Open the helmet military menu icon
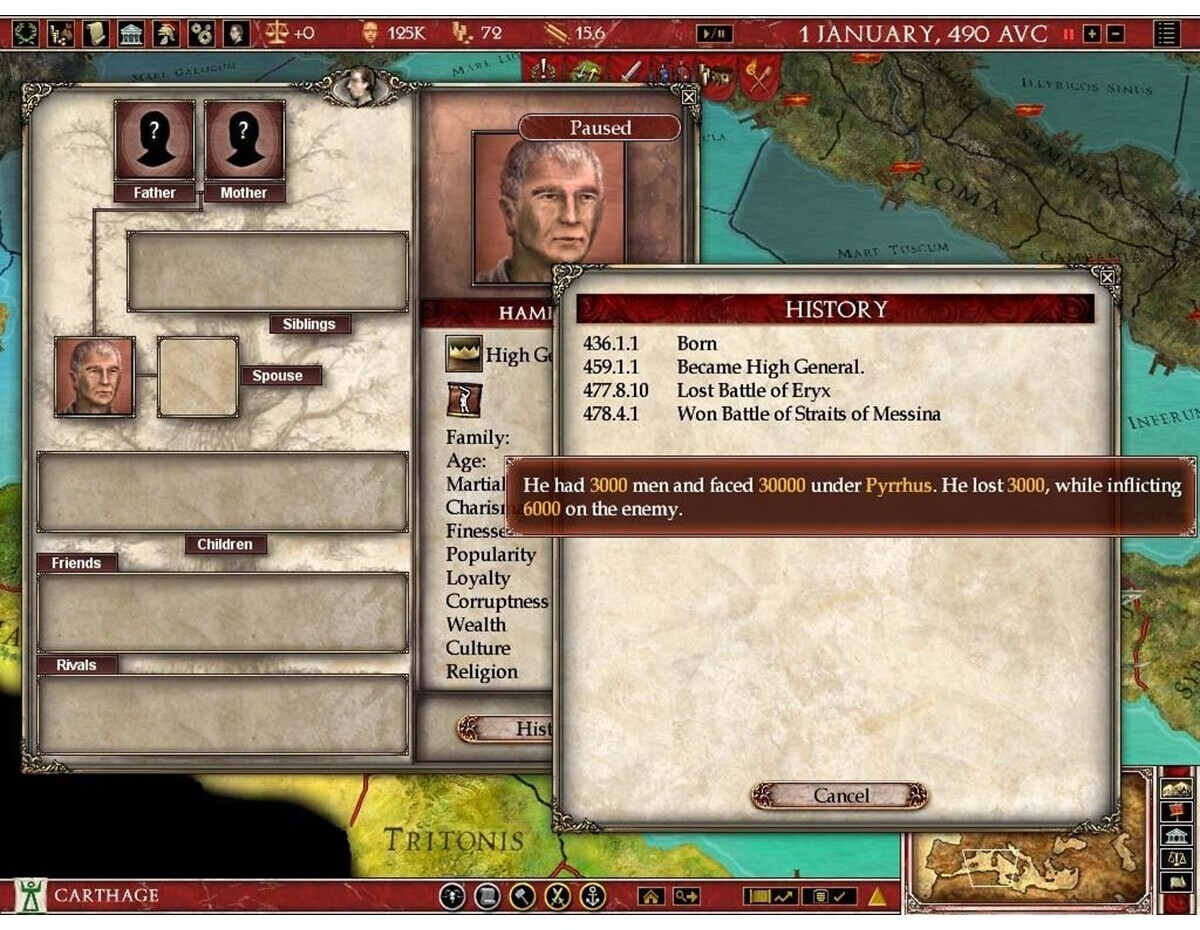Screen dimensions: 1200x930 (x=166, y=34)
